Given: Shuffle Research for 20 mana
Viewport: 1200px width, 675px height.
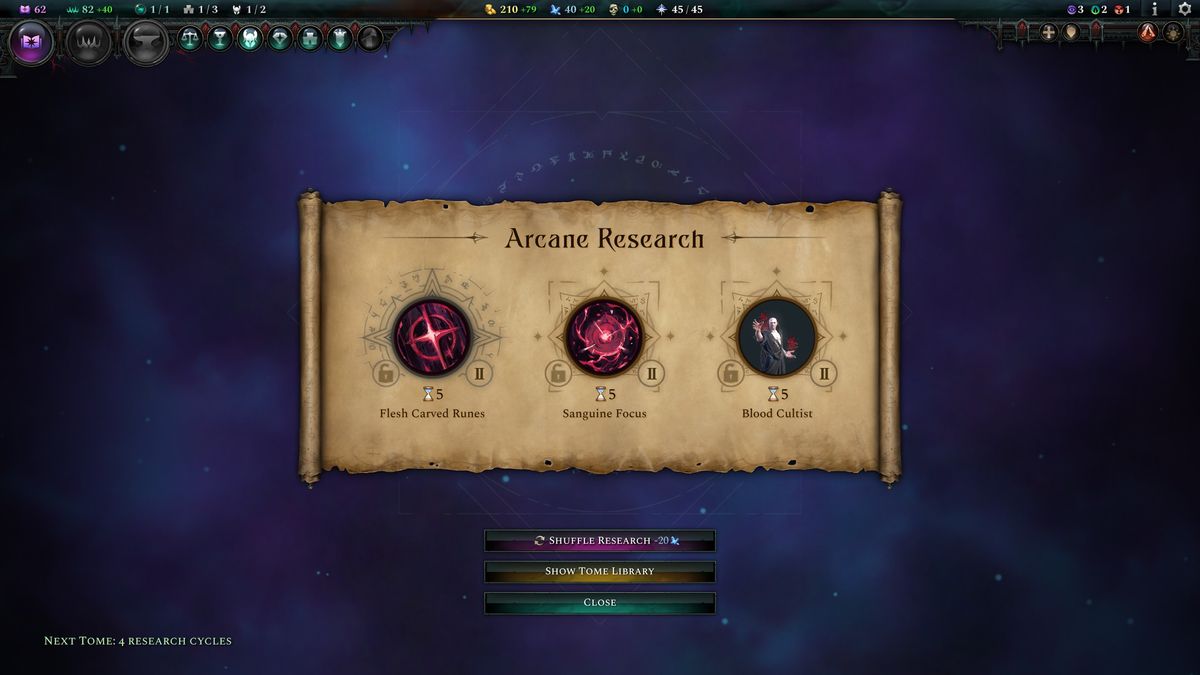Looking at the screenshot, I should (x=600, y=541).
